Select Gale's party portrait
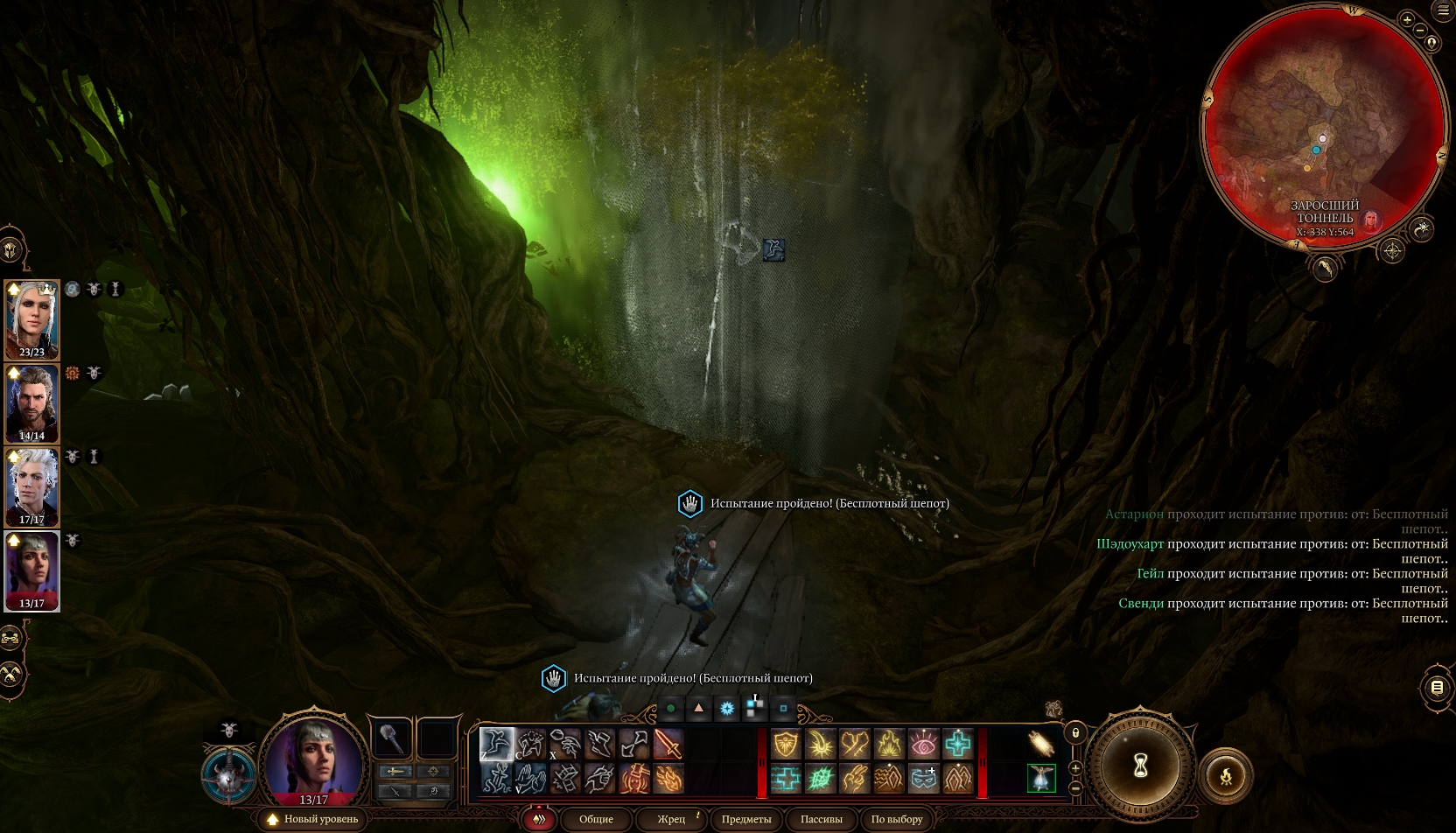Image resolution: width=1456 pixels, height=833 pixels. tap(32, 403)
